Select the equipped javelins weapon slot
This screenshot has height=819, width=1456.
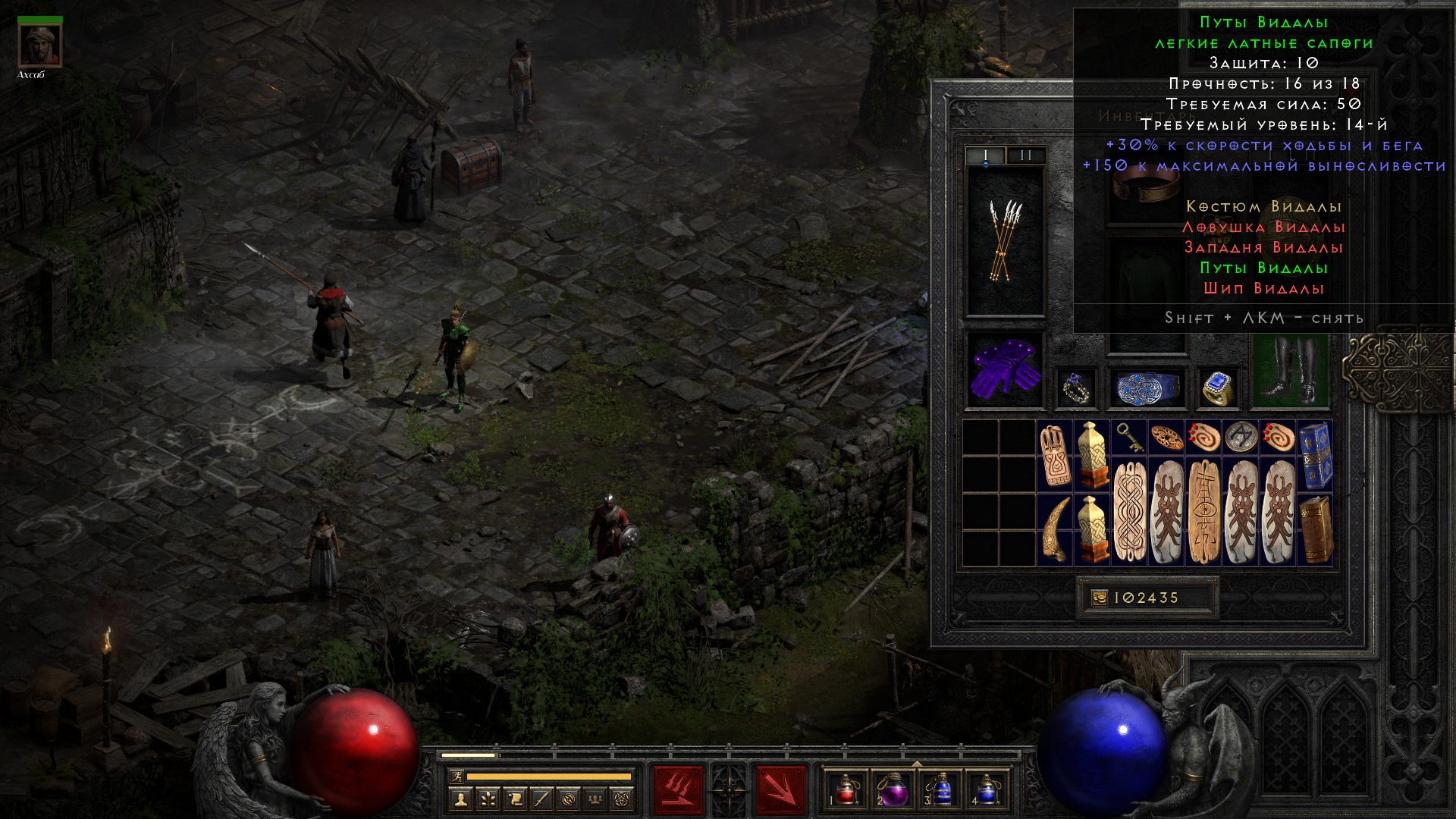(1006, 240)
